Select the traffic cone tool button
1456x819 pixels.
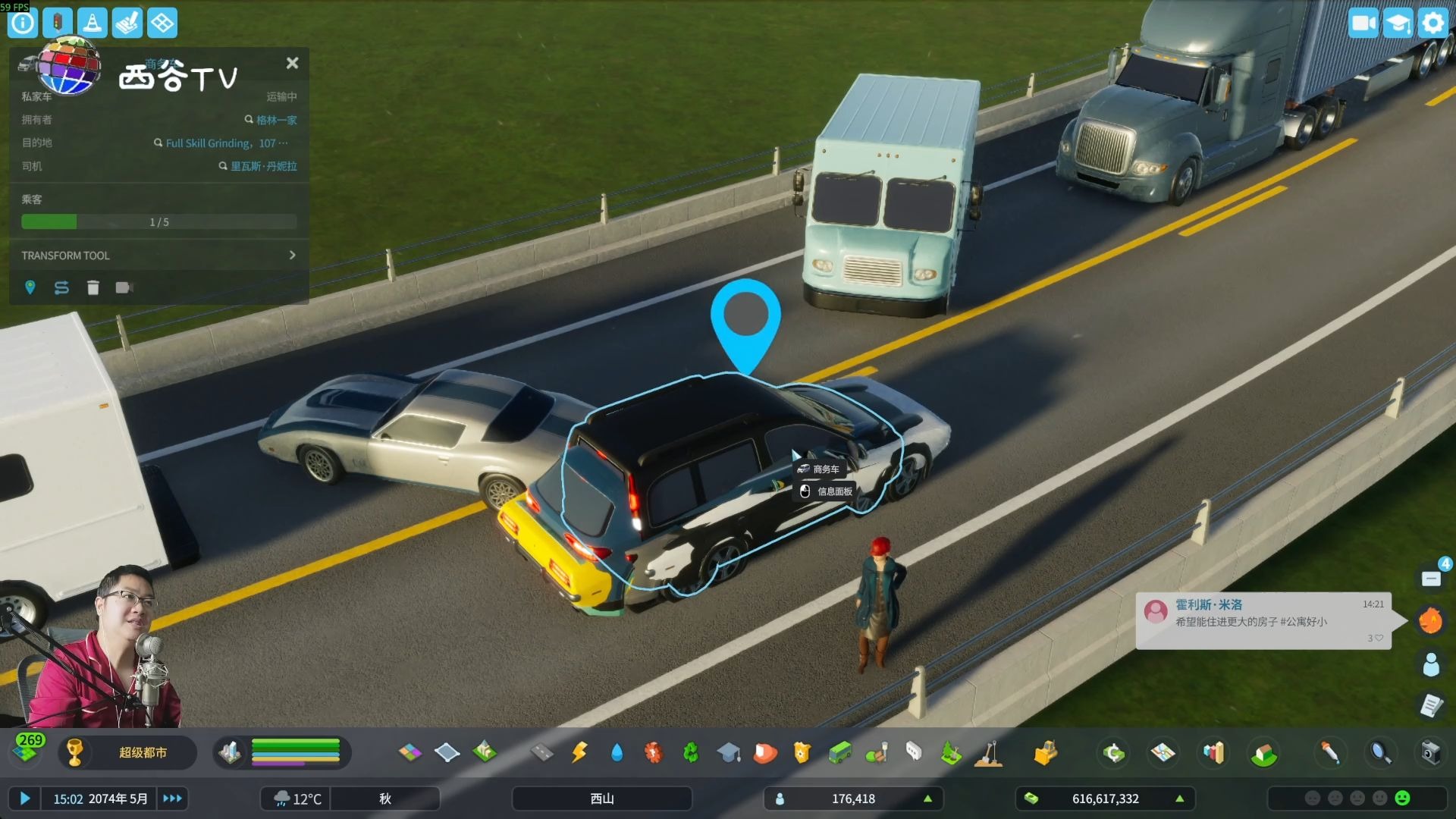coord(93,23)
